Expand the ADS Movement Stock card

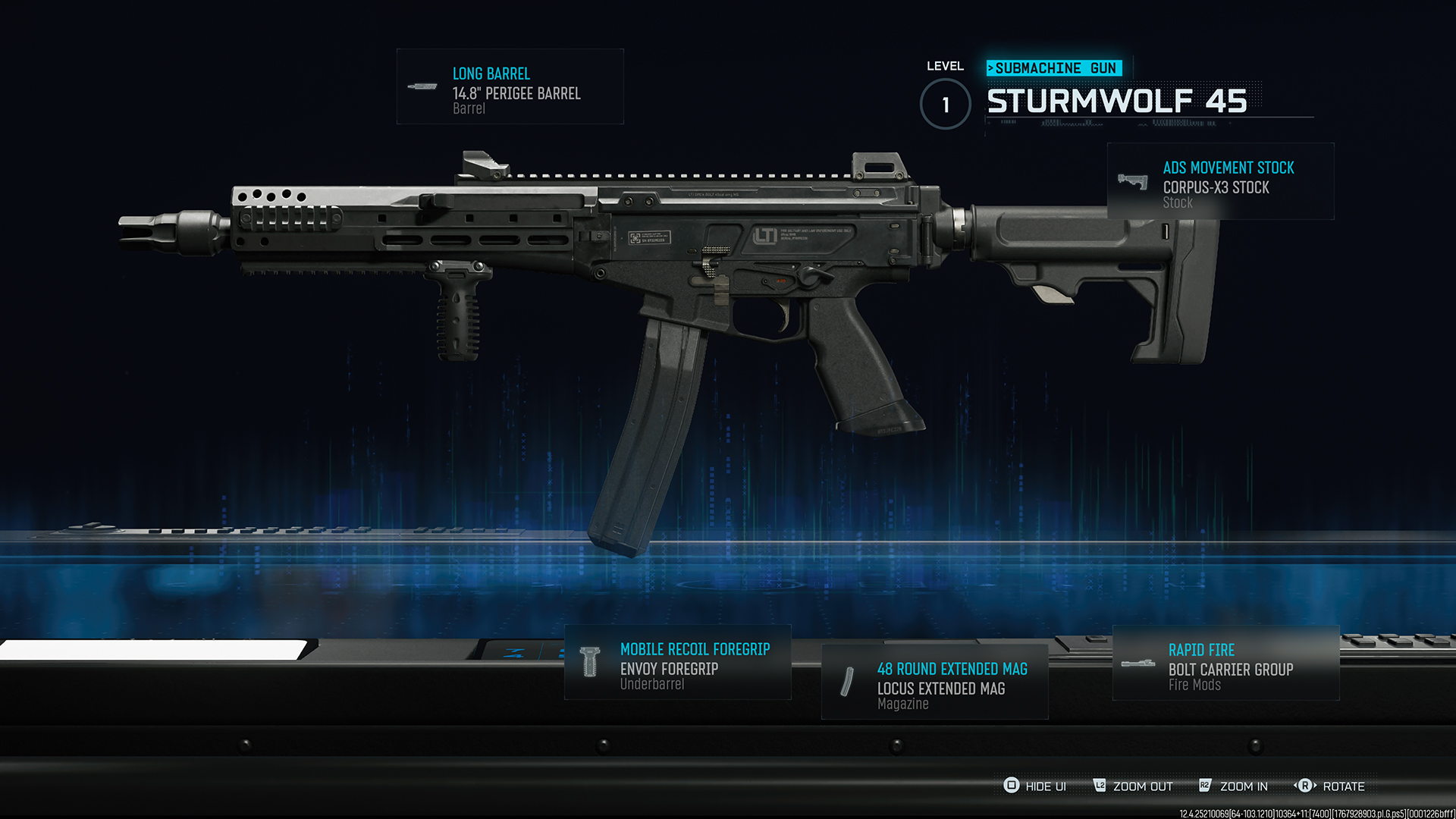tap(1219, 180)
